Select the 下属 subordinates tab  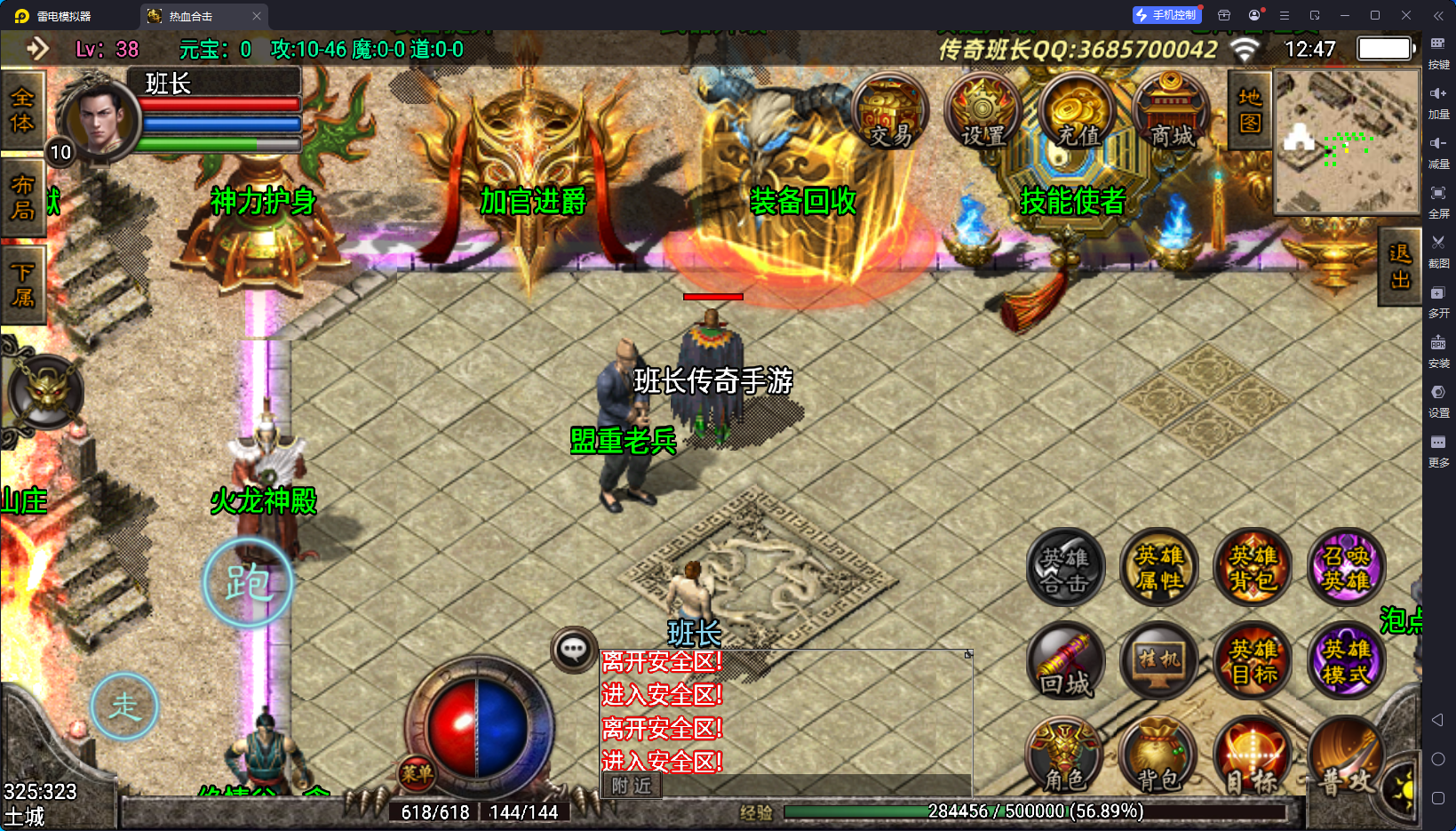[x=22, y=284]
